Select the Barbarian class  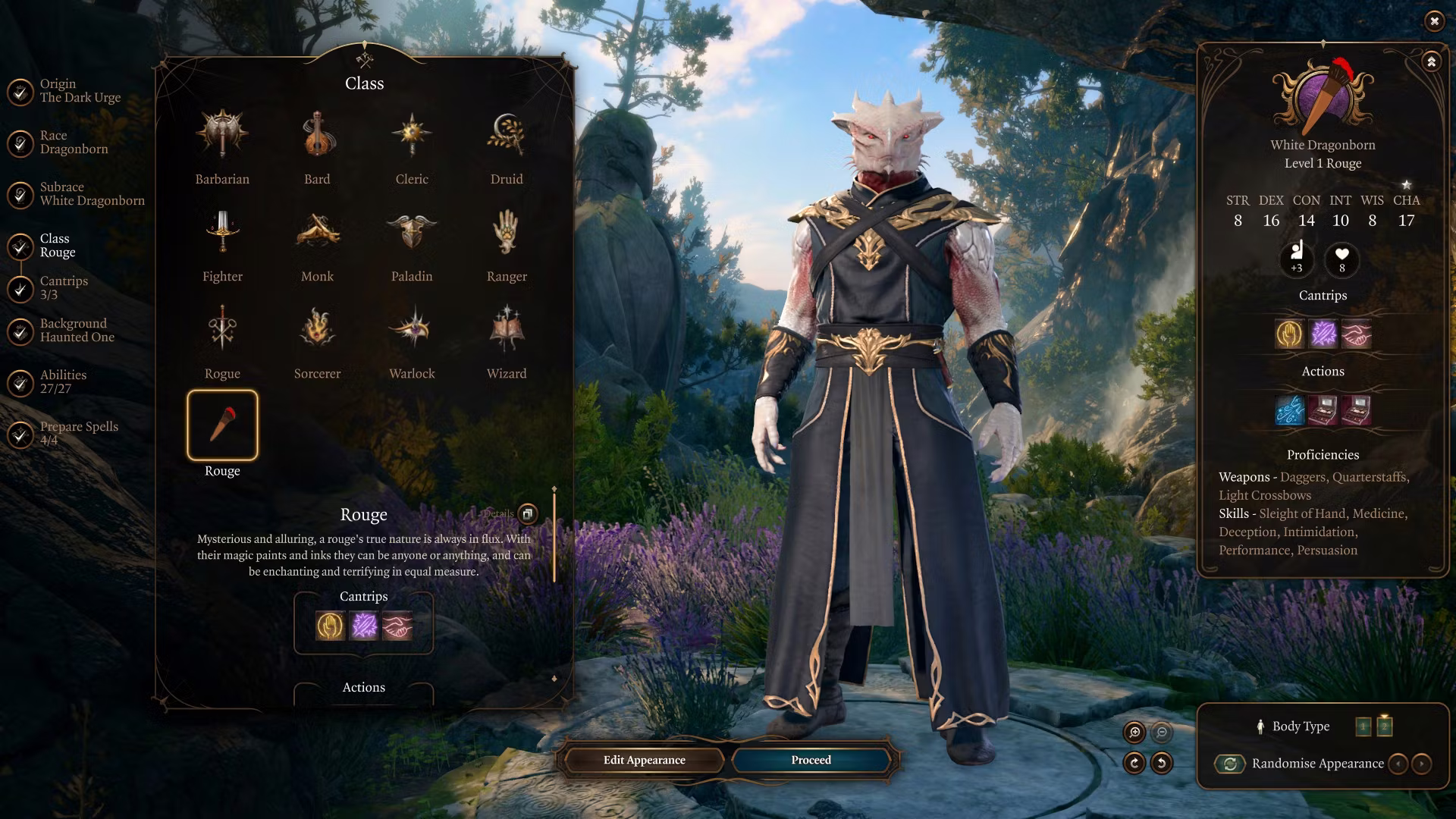222,135
